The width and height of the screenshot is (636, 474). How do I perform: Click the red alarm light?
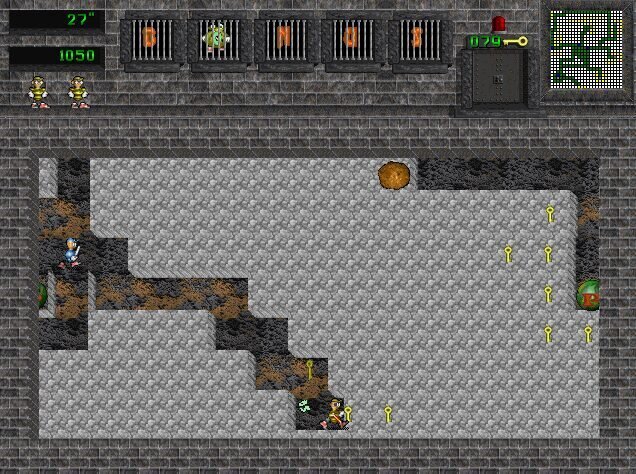pos(498,23)
